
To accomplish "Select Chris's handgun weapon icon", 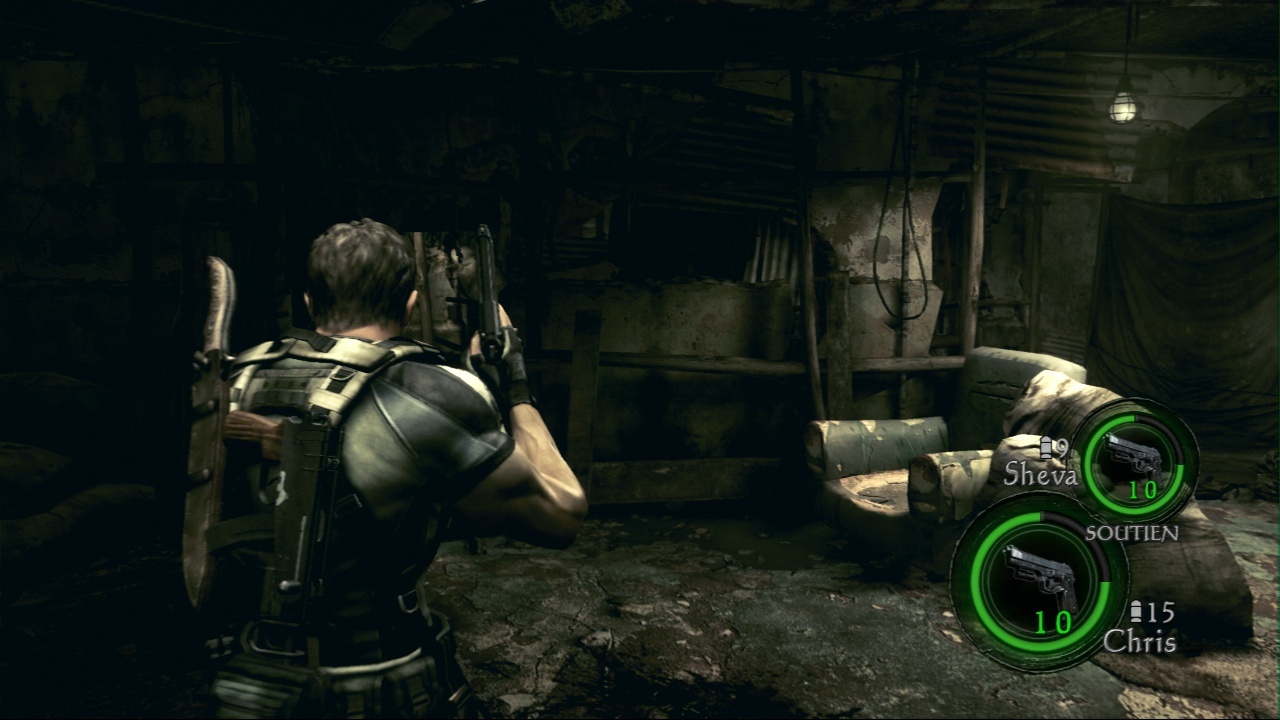I will 1040,577.
